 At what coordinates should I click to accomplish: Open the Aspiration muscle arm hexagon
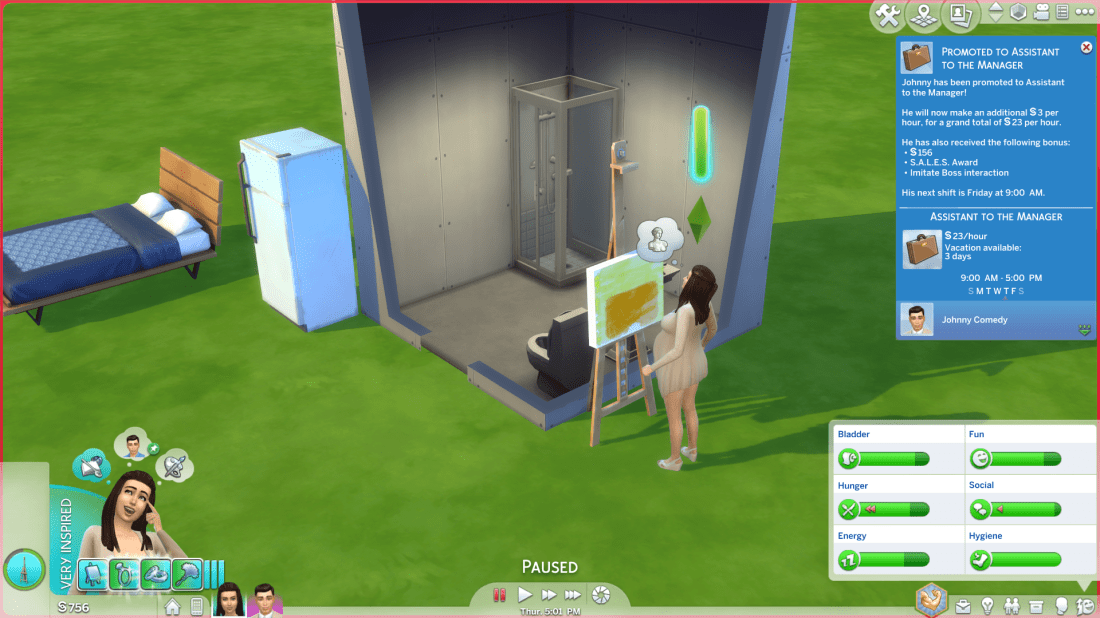click(932, 599)
